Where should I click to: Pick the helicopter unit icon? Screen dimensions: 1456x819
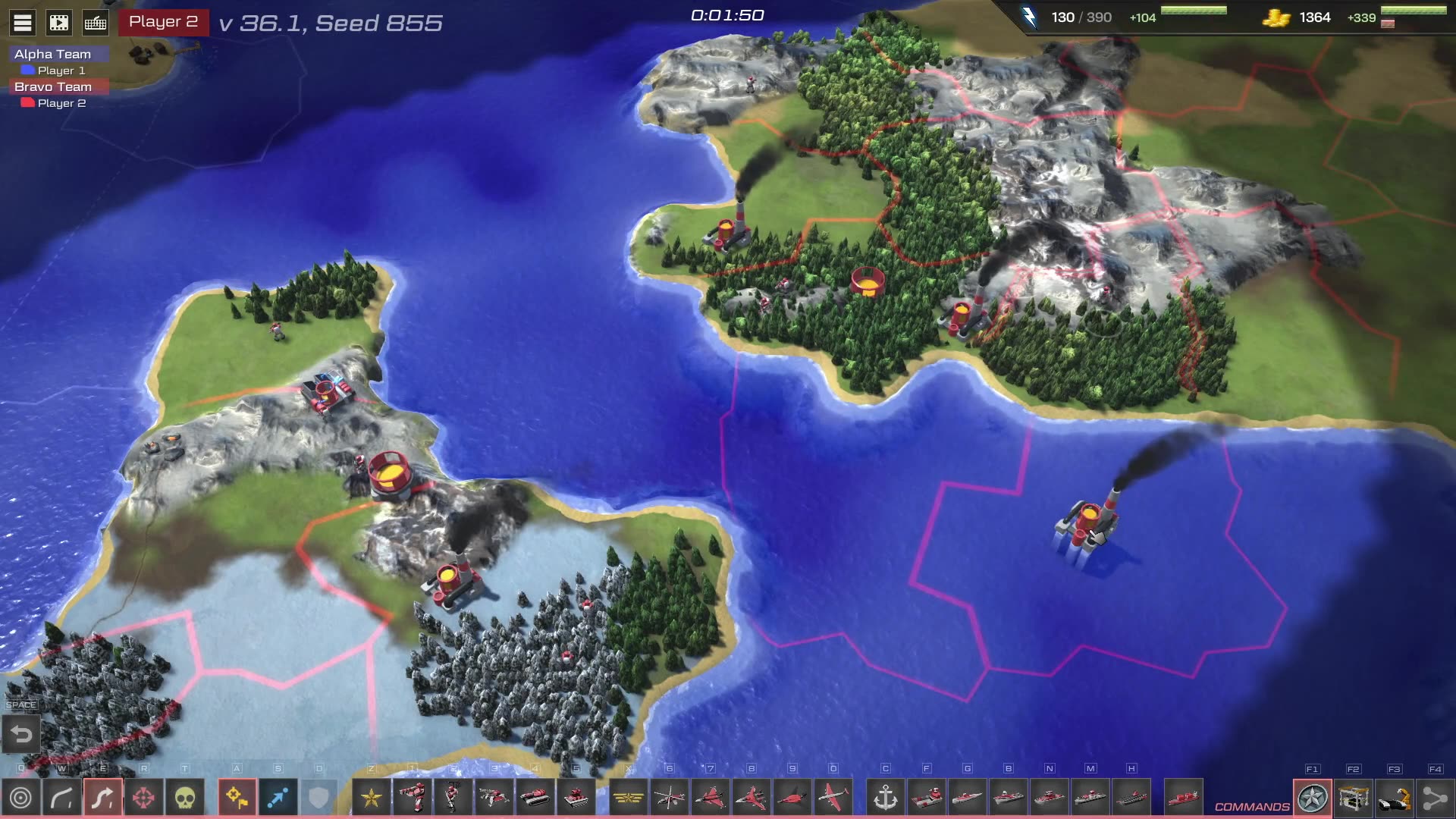coord(670,798)
